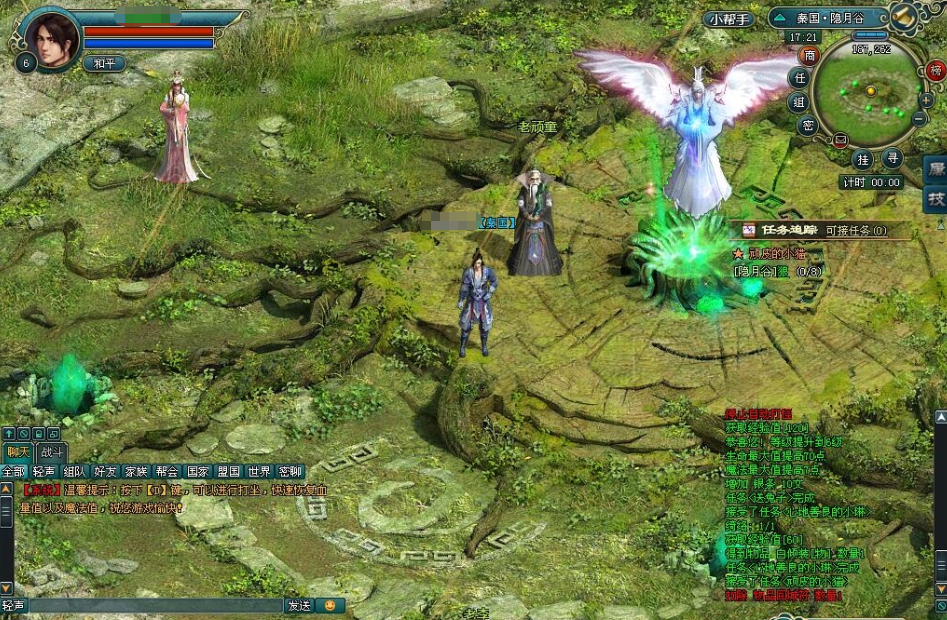Screen dimensions: 947x620
Task: Select the 好友 friends chat channel
Action: [x=105, y=471]
